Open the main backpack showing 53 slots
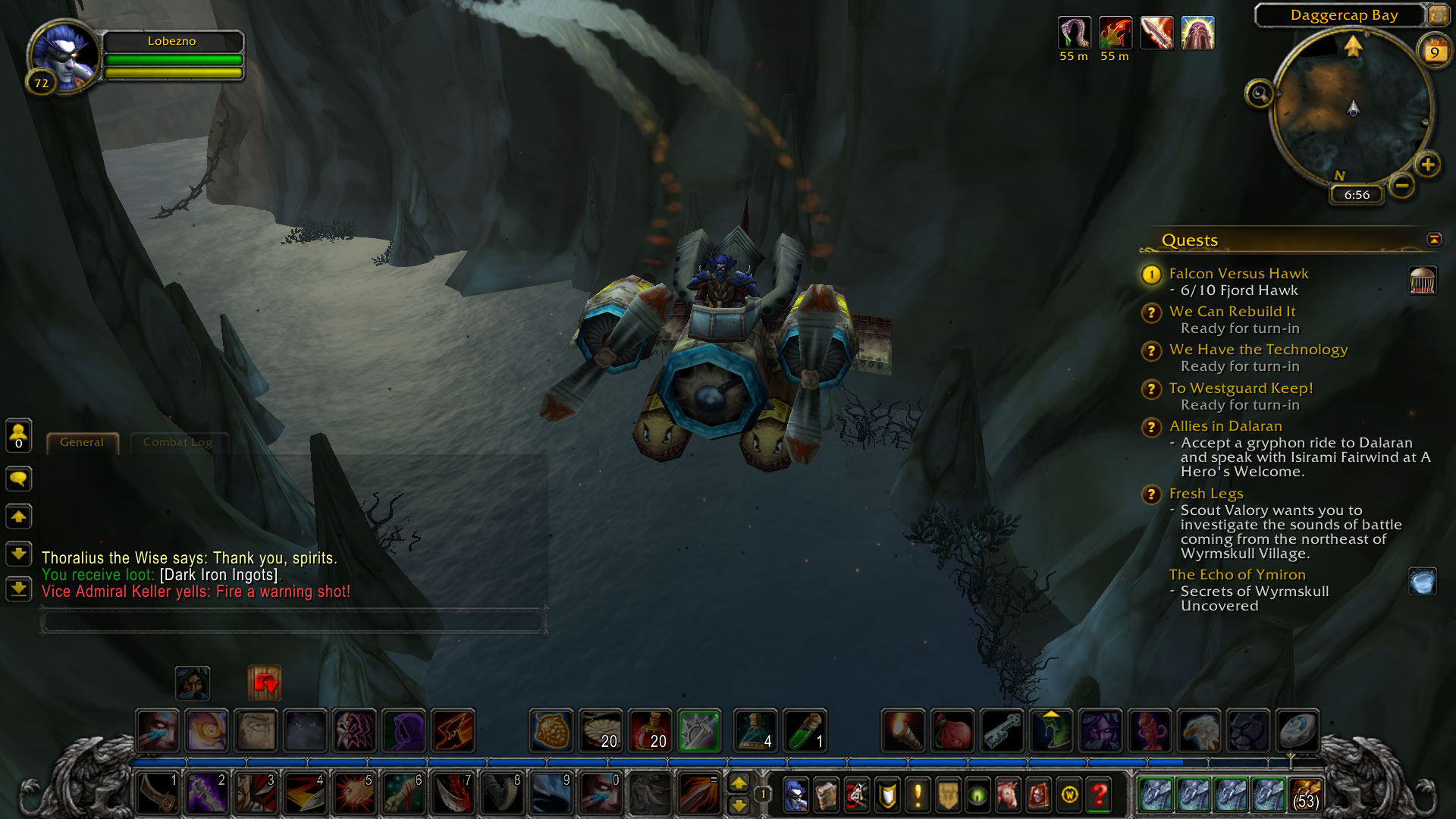Viewport: 1456px width, 819px height. (1305, 795)
